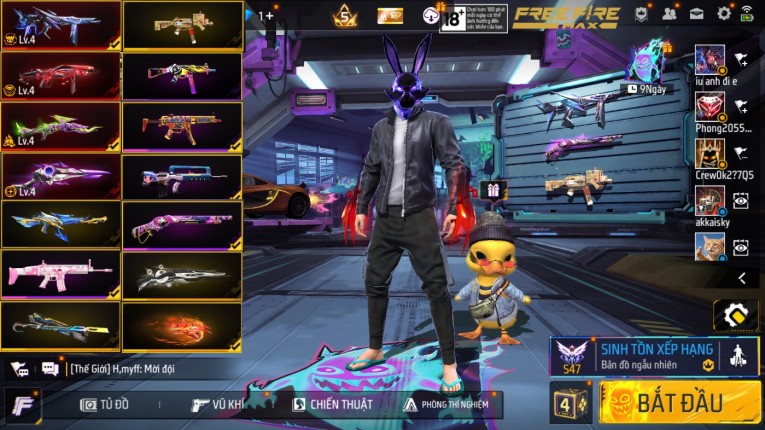765x430 pixels.
Task: Open the guild shield icon
Action: (641, 14)
